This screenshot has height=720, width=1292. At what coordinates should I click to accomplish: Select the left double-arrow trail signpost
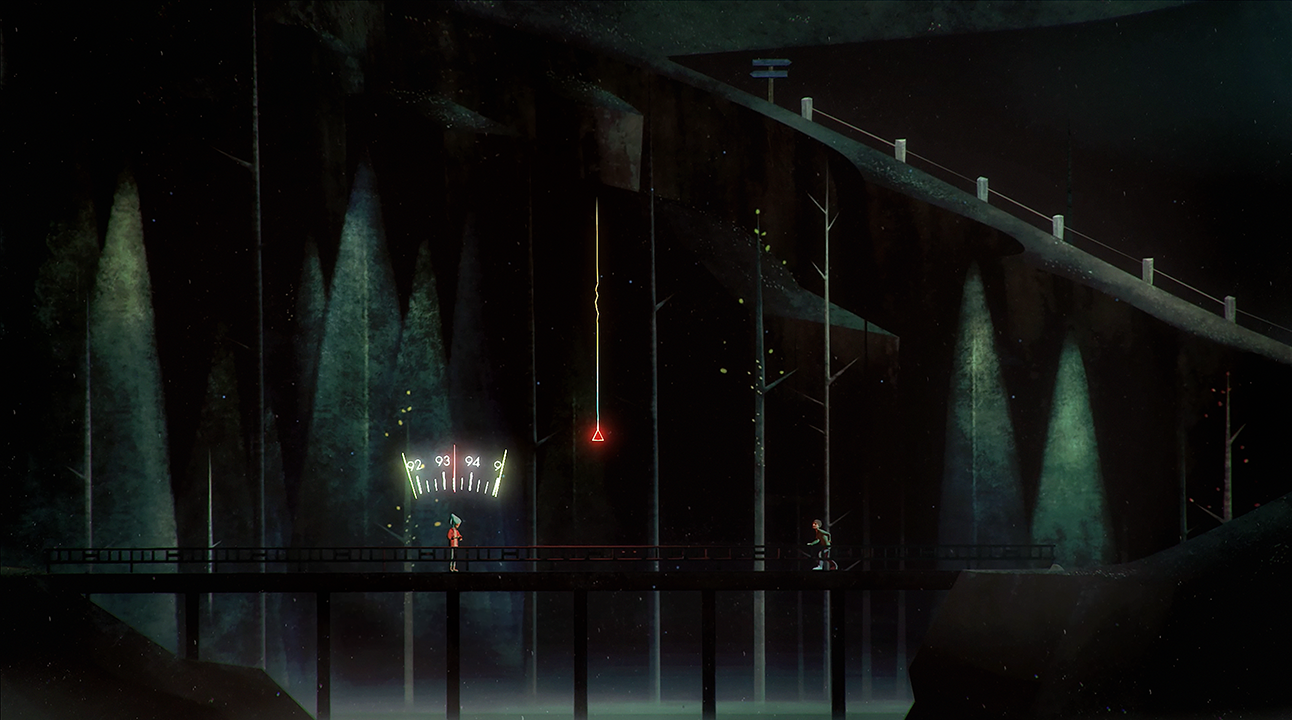770,68
